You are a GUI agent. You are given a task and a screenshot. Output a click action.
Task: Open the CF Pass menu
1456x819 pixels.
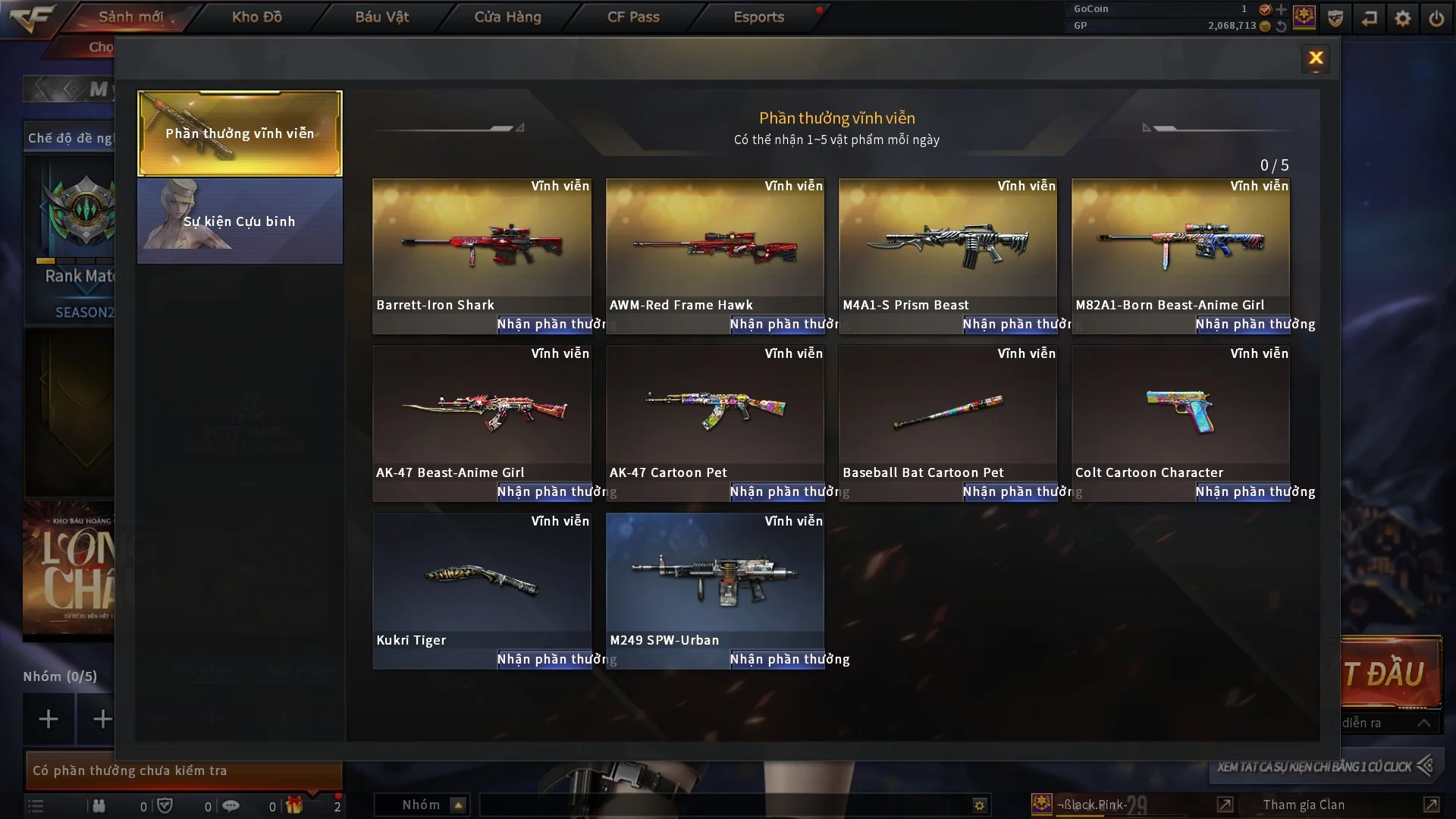pyautogui.click(x=633, y=17)
